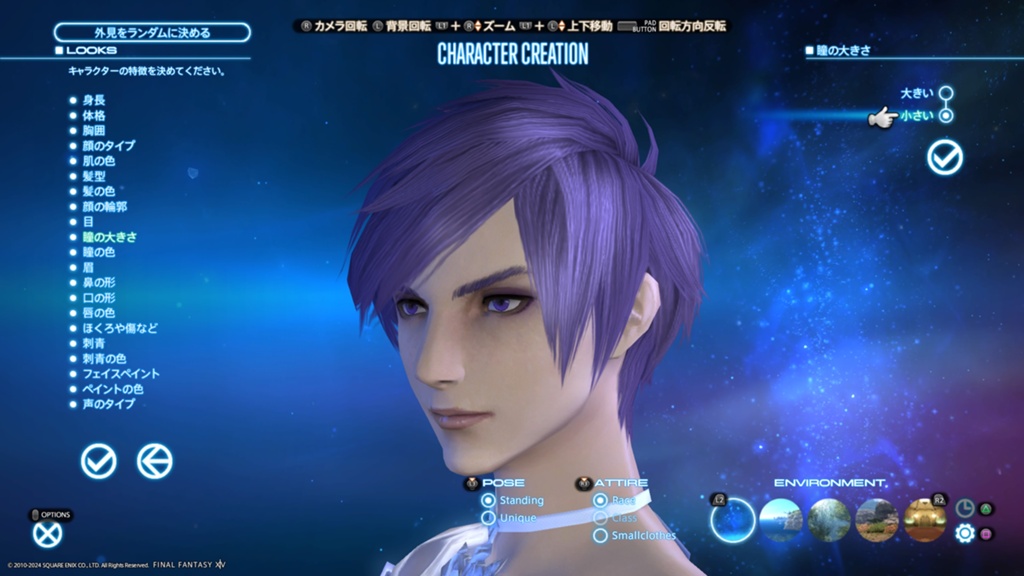This screenshot has width=1024, height=576.
Task: Open the 刺青 tattoo option
Action: click(94, 343)
